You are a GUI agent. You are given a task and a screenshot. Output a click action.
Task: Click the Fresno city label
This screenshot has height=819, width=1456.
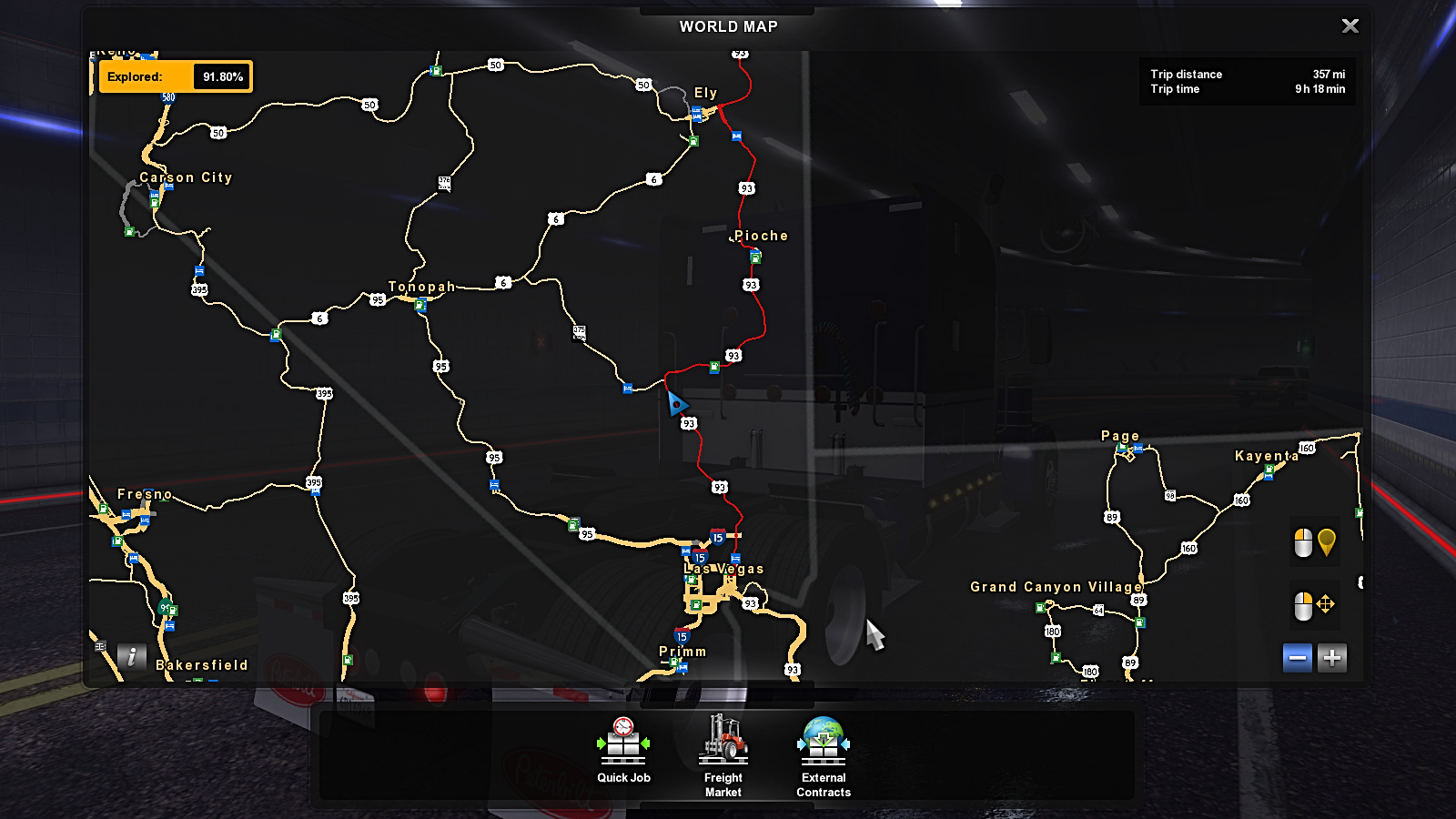point(145,494)
